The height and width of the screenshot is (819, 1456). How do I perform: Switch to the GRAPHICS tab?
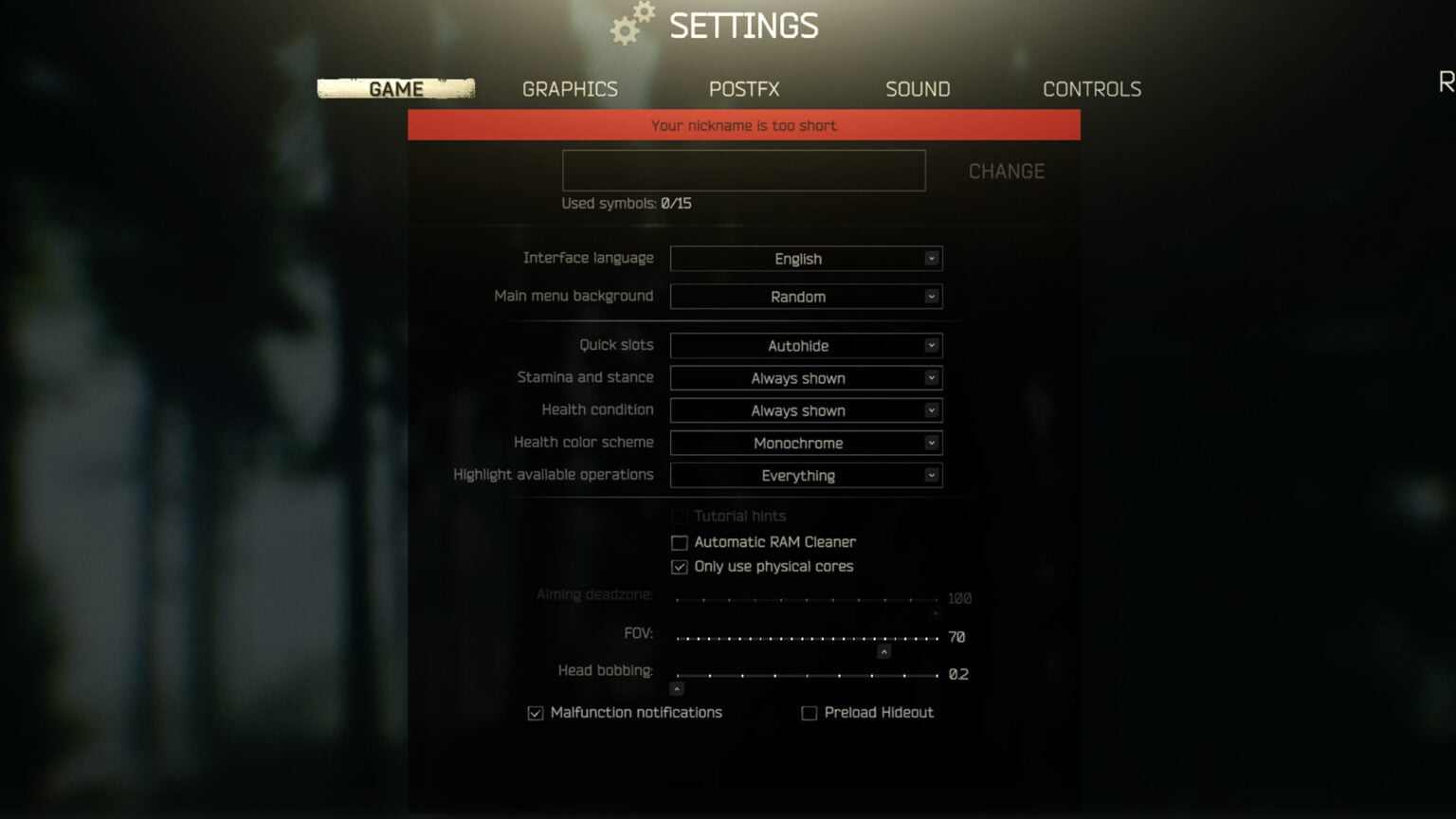point(569,88)
